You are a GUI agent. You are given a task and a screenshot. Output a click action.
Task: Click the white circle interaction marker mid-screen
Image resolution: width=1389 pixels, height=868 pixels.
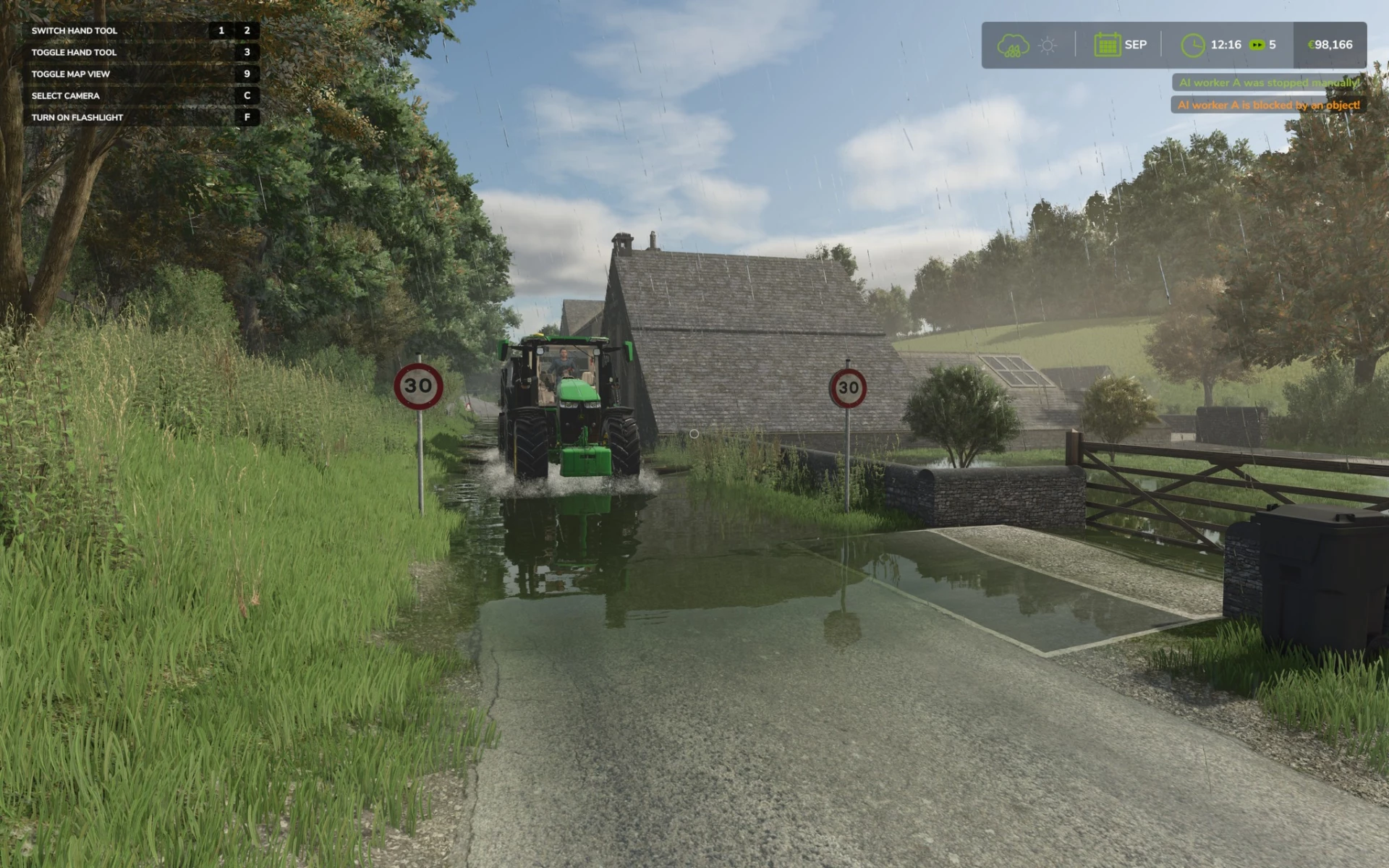click(694, 435)
